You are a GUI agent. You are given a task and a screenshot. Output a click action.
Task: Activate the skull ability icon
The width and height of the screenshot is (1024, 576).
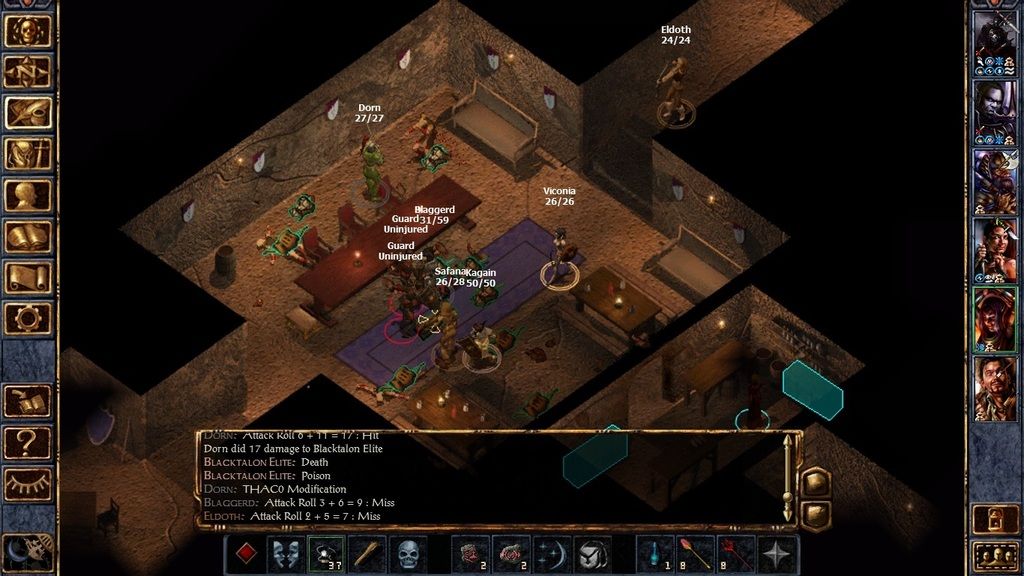(408, 553)
